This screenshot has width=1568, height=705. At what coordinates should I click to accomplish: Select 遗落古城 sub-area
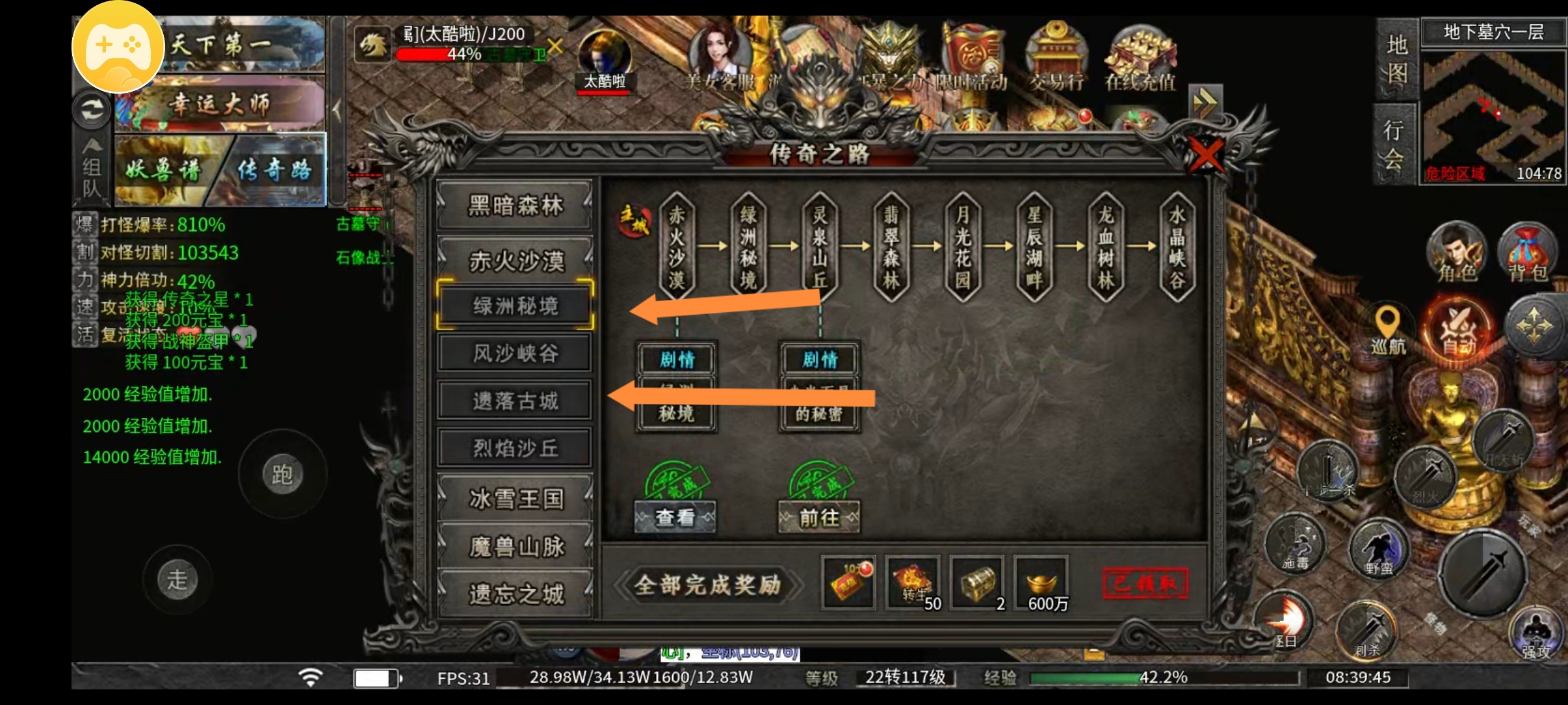coord(515,401)
